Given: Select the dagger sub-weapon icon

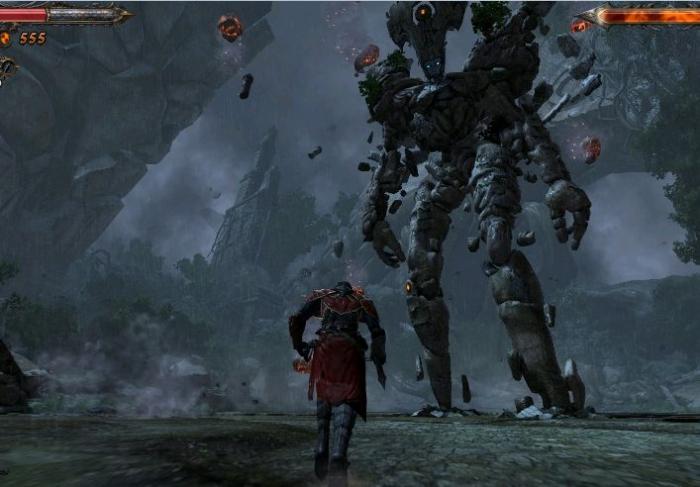Looking at the screenshot, I should pos(6,68).
